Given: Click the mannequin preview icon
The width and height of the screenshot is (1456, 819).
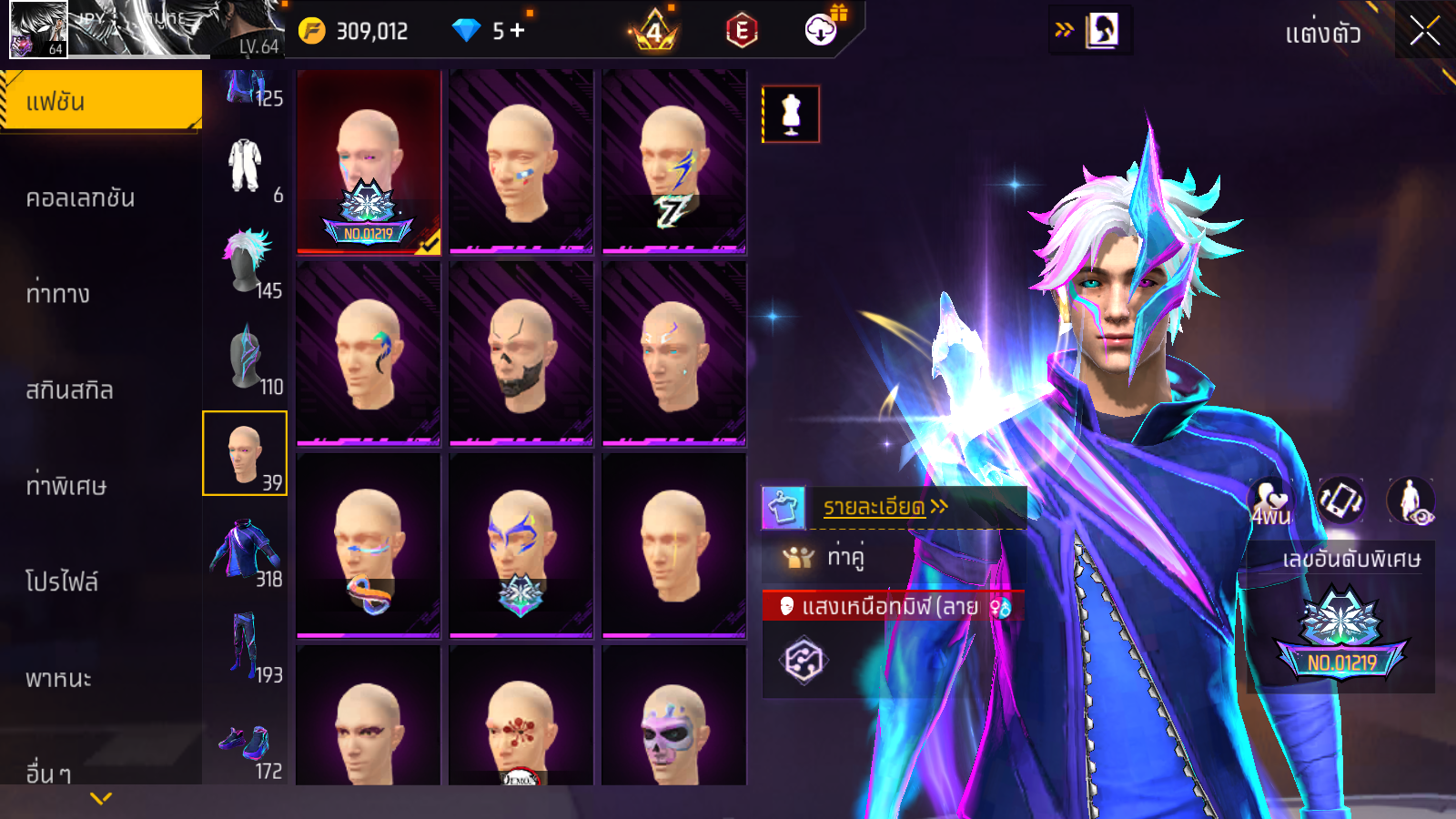Looking at the screenshot, I should (791, 115).
